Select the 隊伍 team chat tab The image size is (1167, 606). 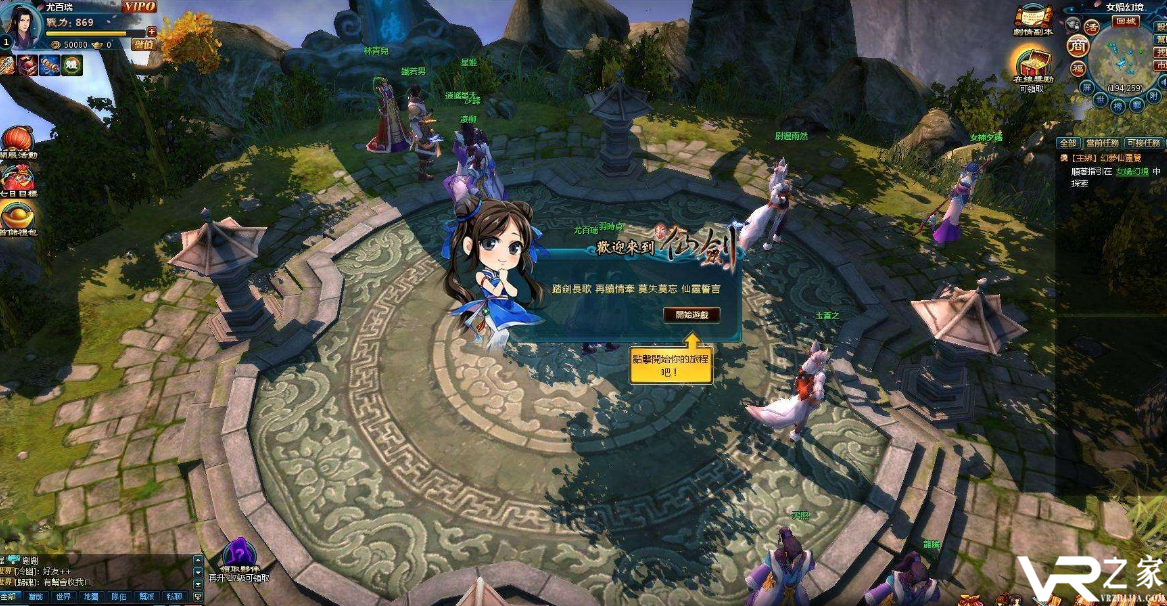point(118,597)
